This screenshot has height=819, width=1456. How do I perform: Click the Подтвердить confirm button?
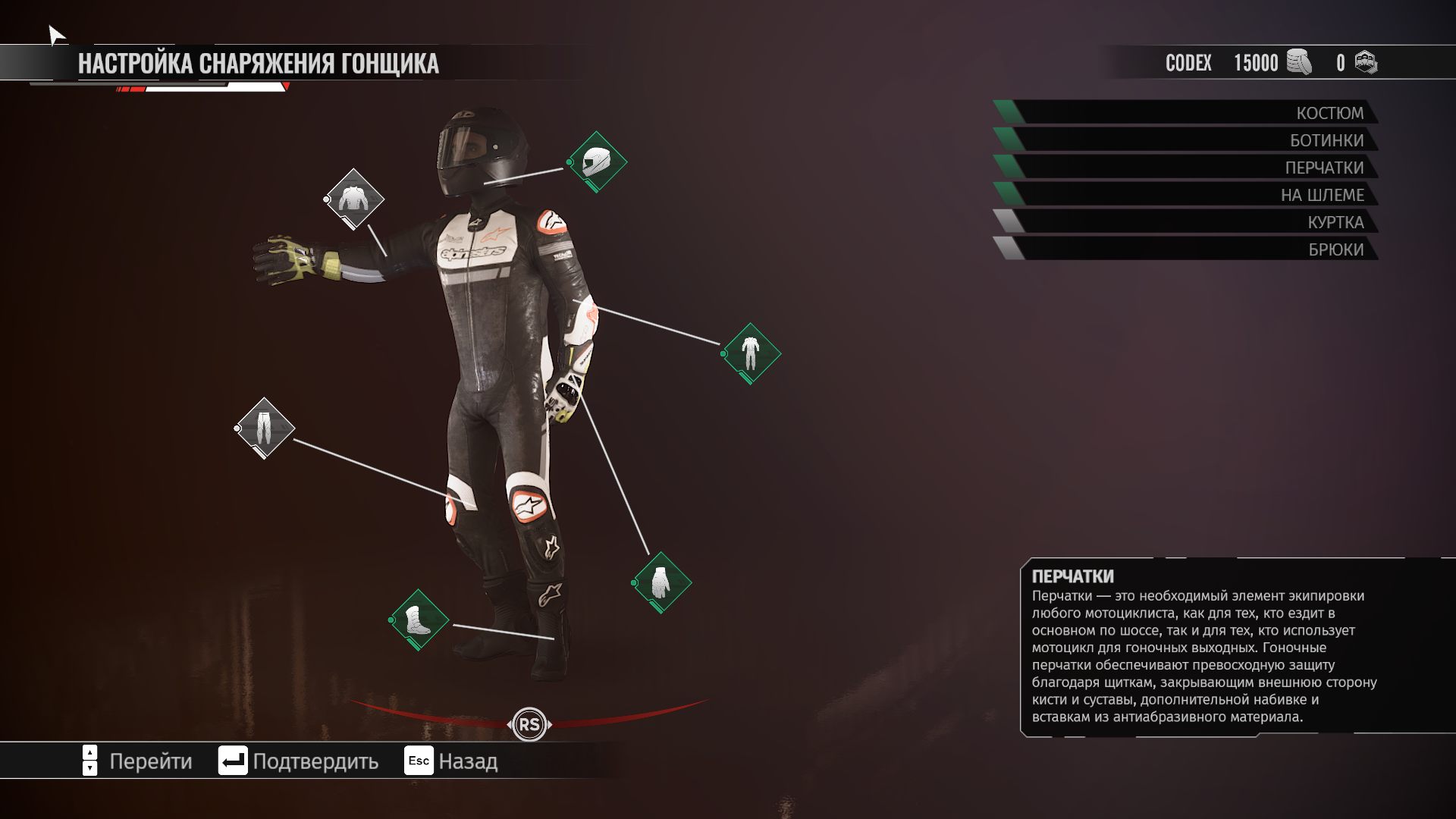[x=299, y=761]
